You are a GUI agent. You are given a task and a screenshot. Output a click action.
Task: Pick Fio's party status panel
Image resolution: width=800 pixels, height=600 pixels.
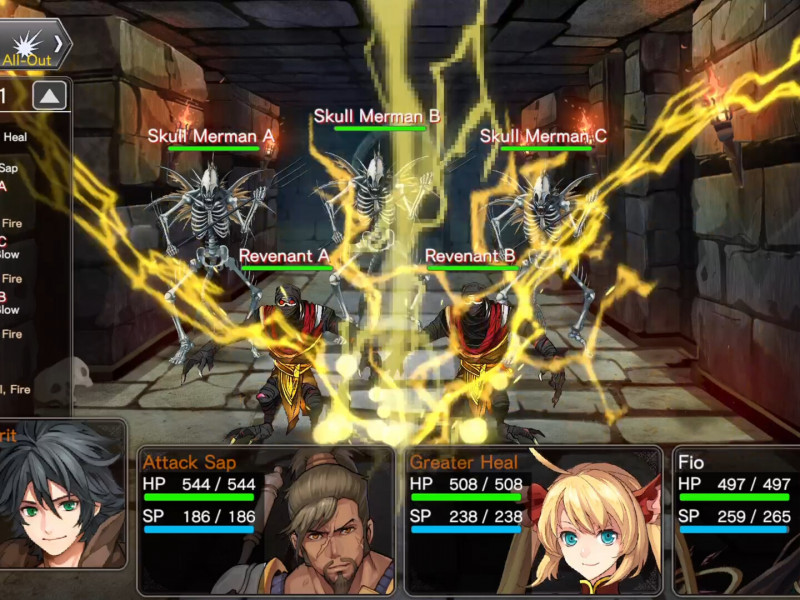(736, 510)
